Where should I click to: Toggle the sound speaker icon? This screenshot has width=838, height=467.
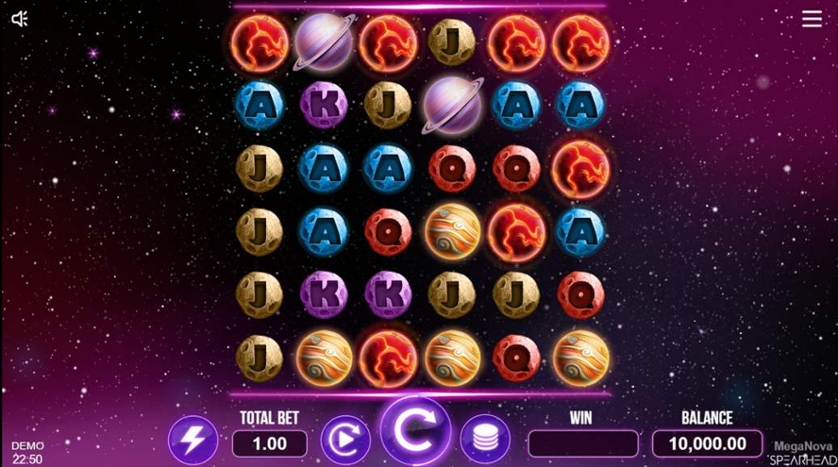(x=20, y=19)
